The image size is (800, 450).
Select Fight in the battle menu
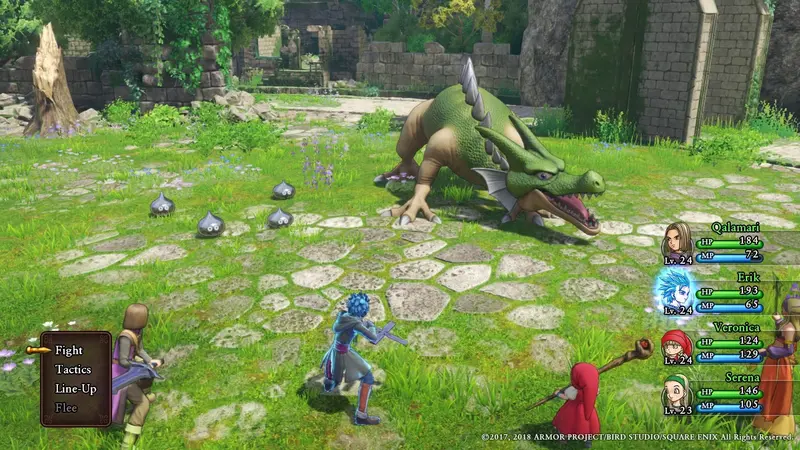click(x=69, y=351)
